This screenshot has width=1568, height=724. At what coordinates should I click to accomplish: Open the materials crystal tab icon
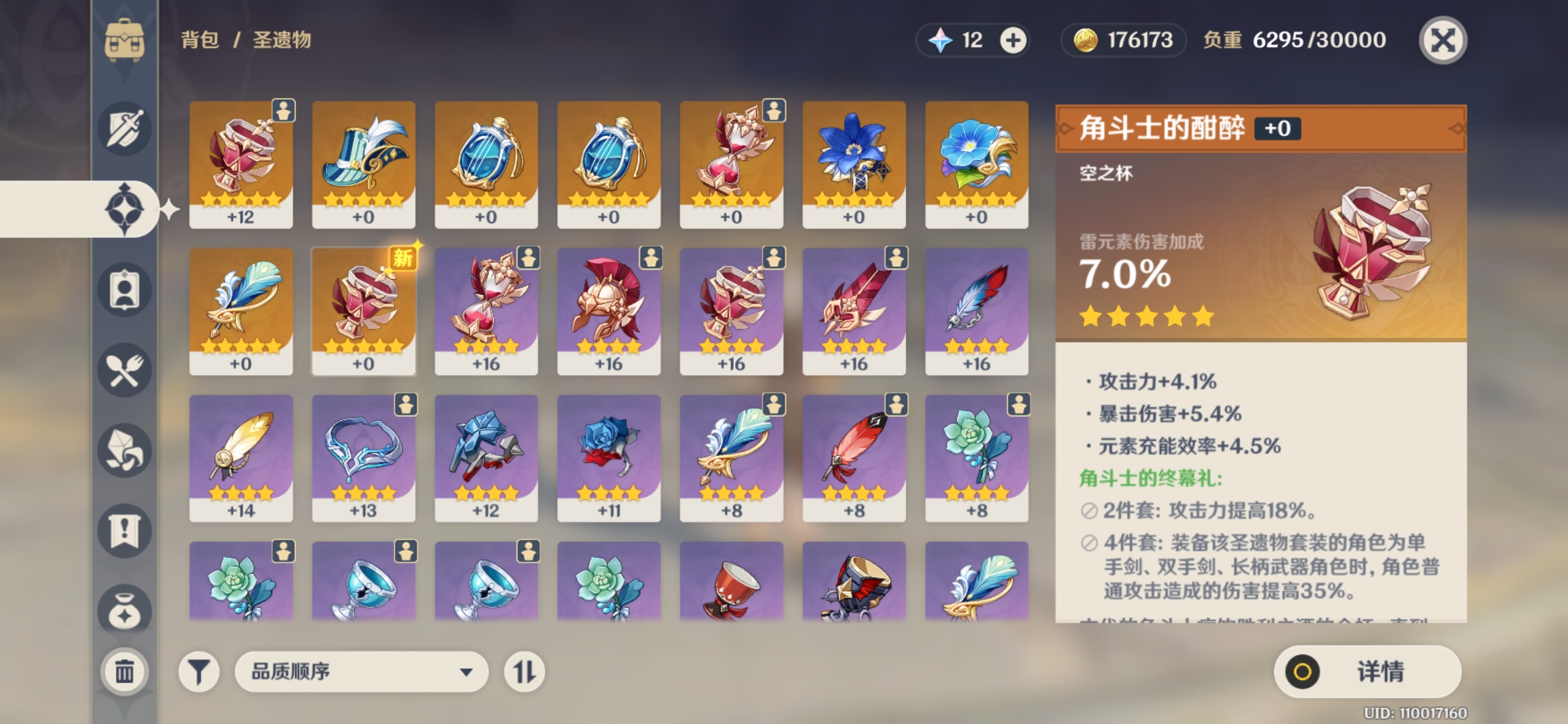124,450
